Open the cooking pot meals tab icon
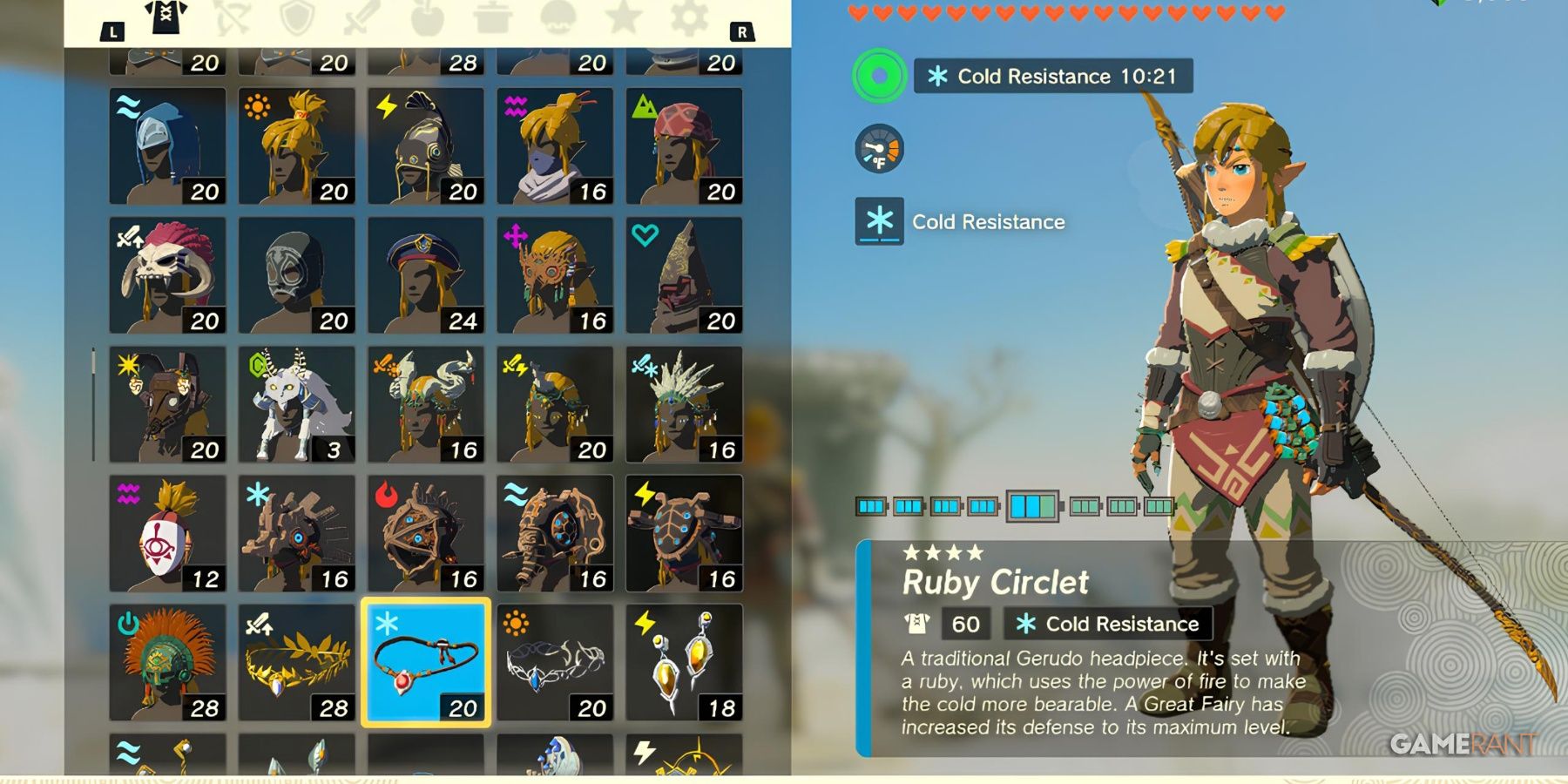The height and width of the screenshot is (784, 1568). (x=495, y=16)
